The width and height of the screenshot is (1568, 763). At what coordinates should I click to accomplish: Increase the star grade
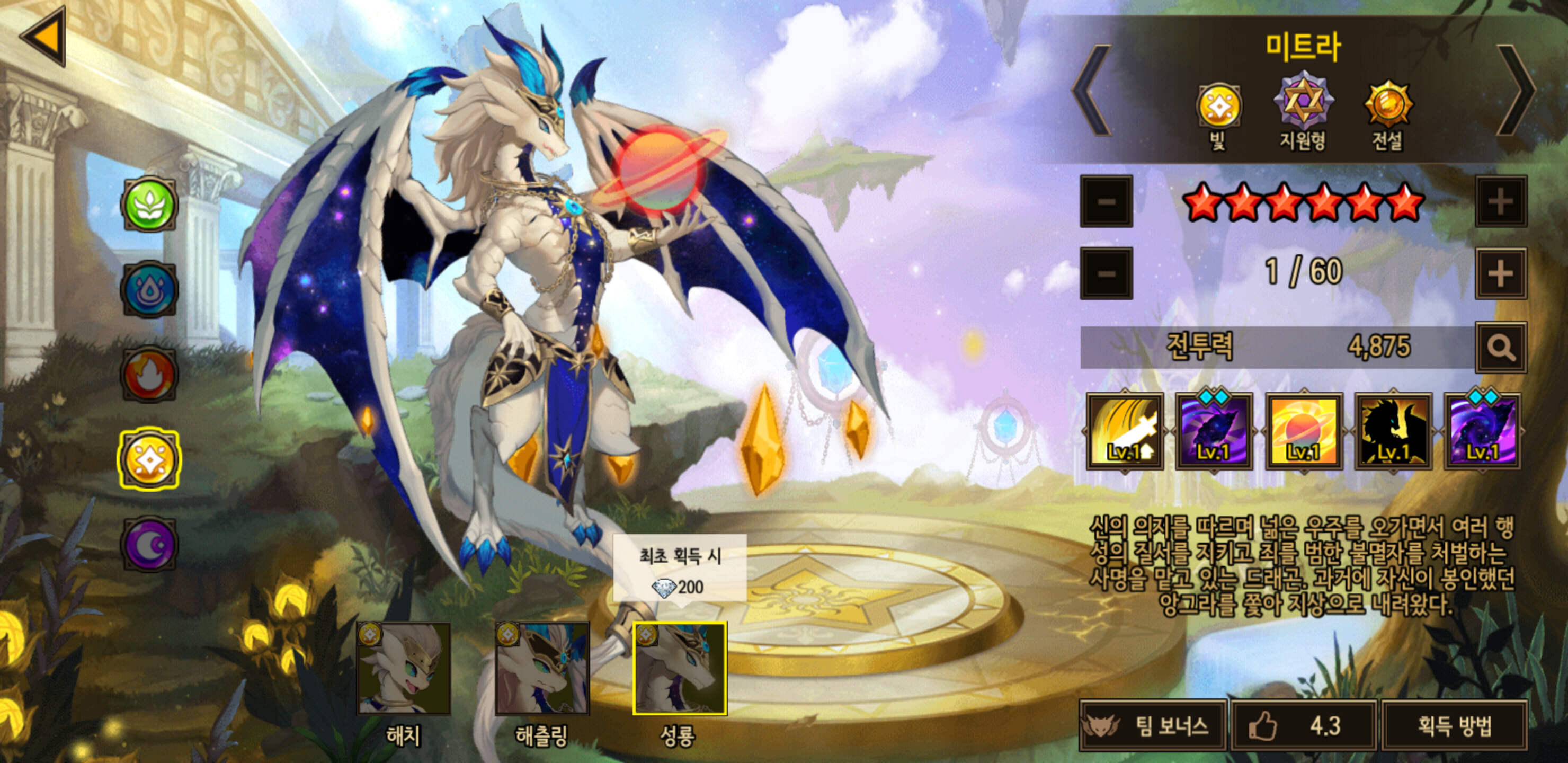click(x=1500, y=201)
